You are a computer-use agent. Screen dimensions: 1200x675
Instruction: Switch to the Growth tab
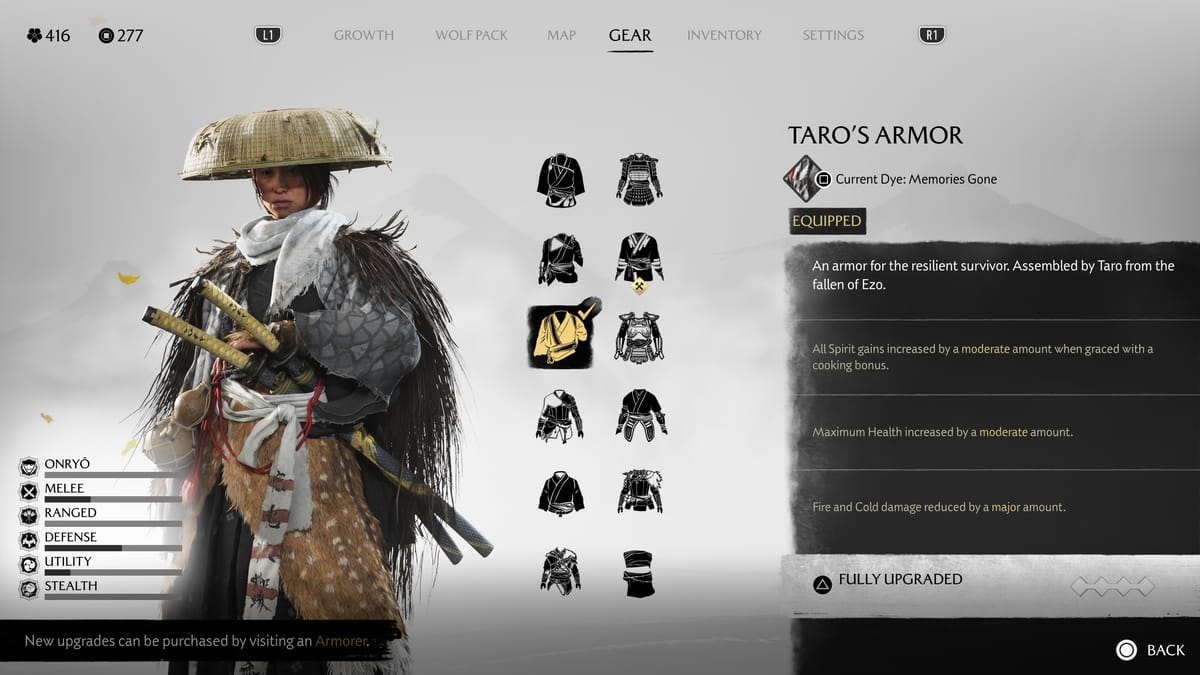click(x=363, y=35)
